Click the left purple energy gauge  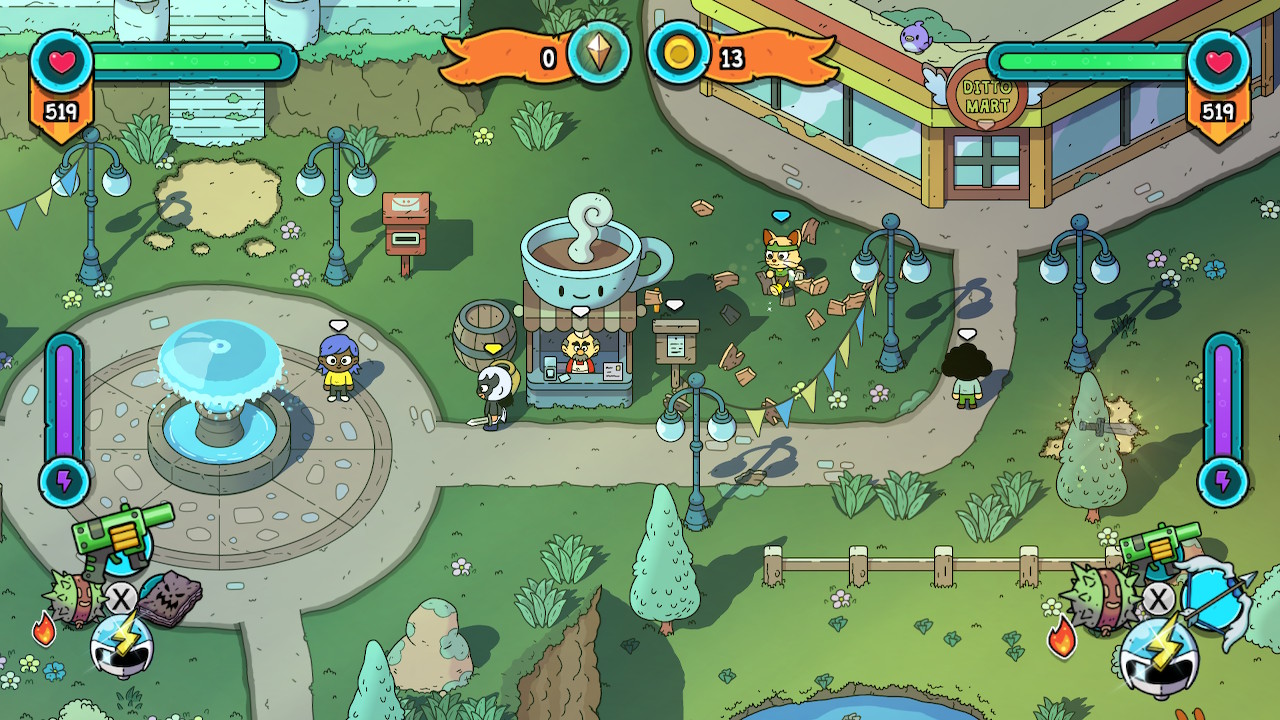[65, 400]
